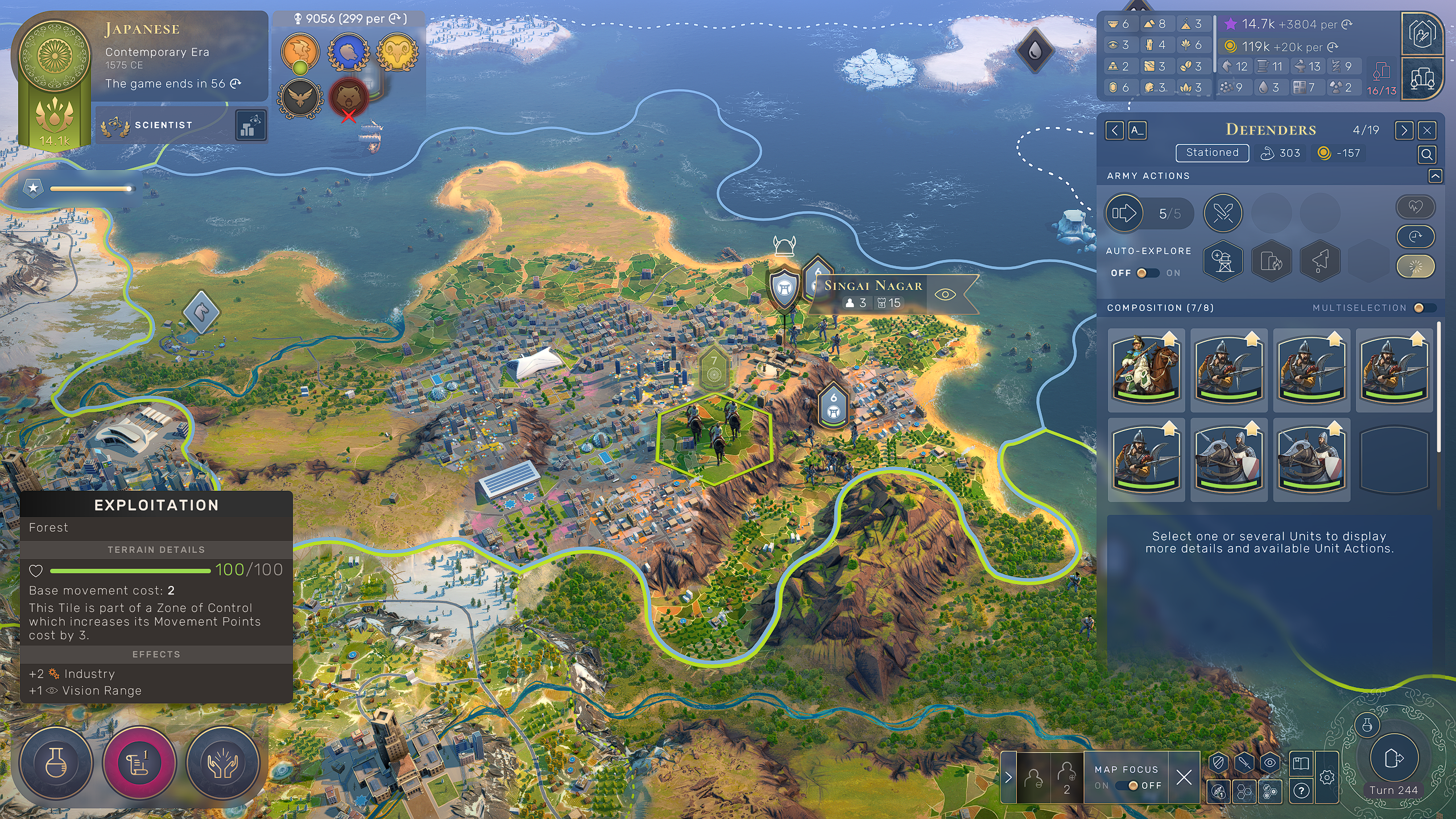Open the research flask screen
The image size is (1456, 819).
pyautogui.click(x=56, y=763)
